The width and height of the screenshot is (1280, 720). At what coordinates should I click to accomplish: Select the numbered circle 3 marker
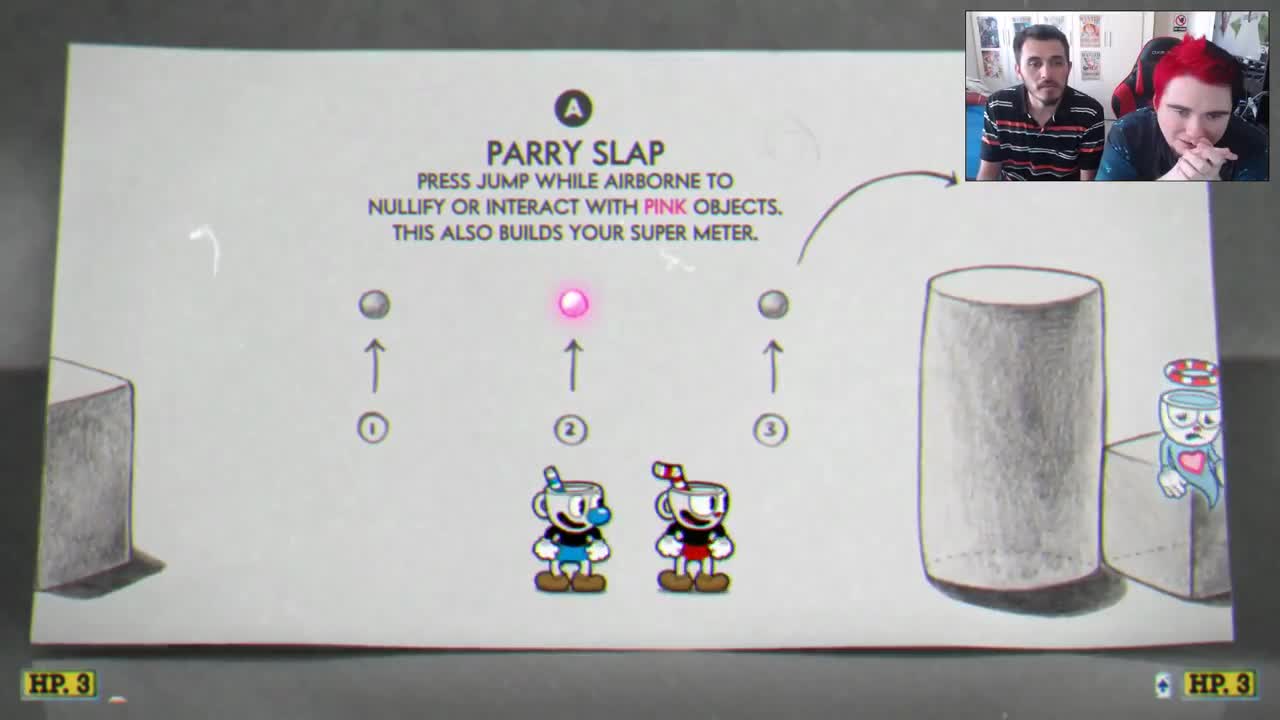tap(771, 426)
